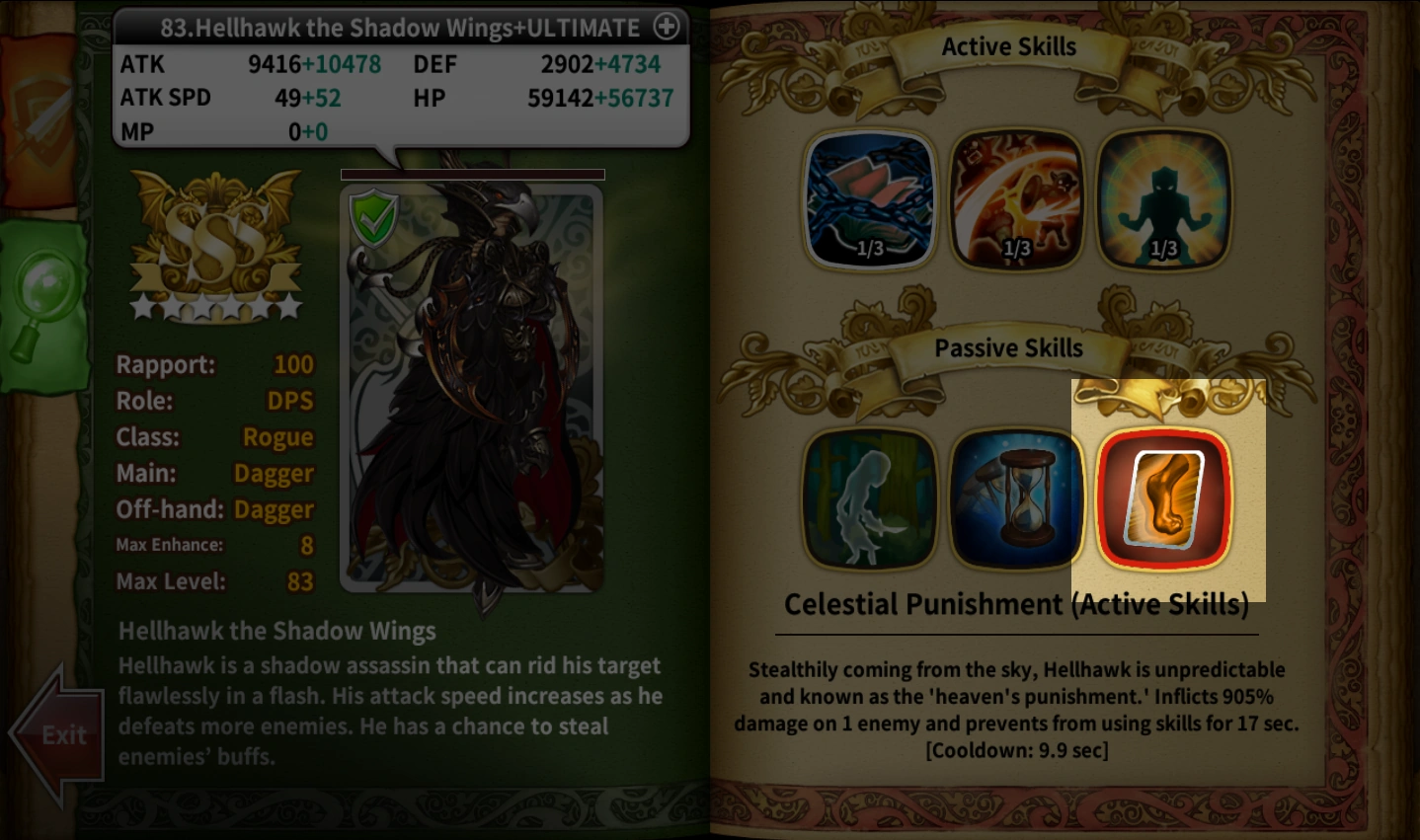This screenshot has width=1420, height=840.
Task: Click the health bar above the hero card
Action: click(x=472, y=174)
